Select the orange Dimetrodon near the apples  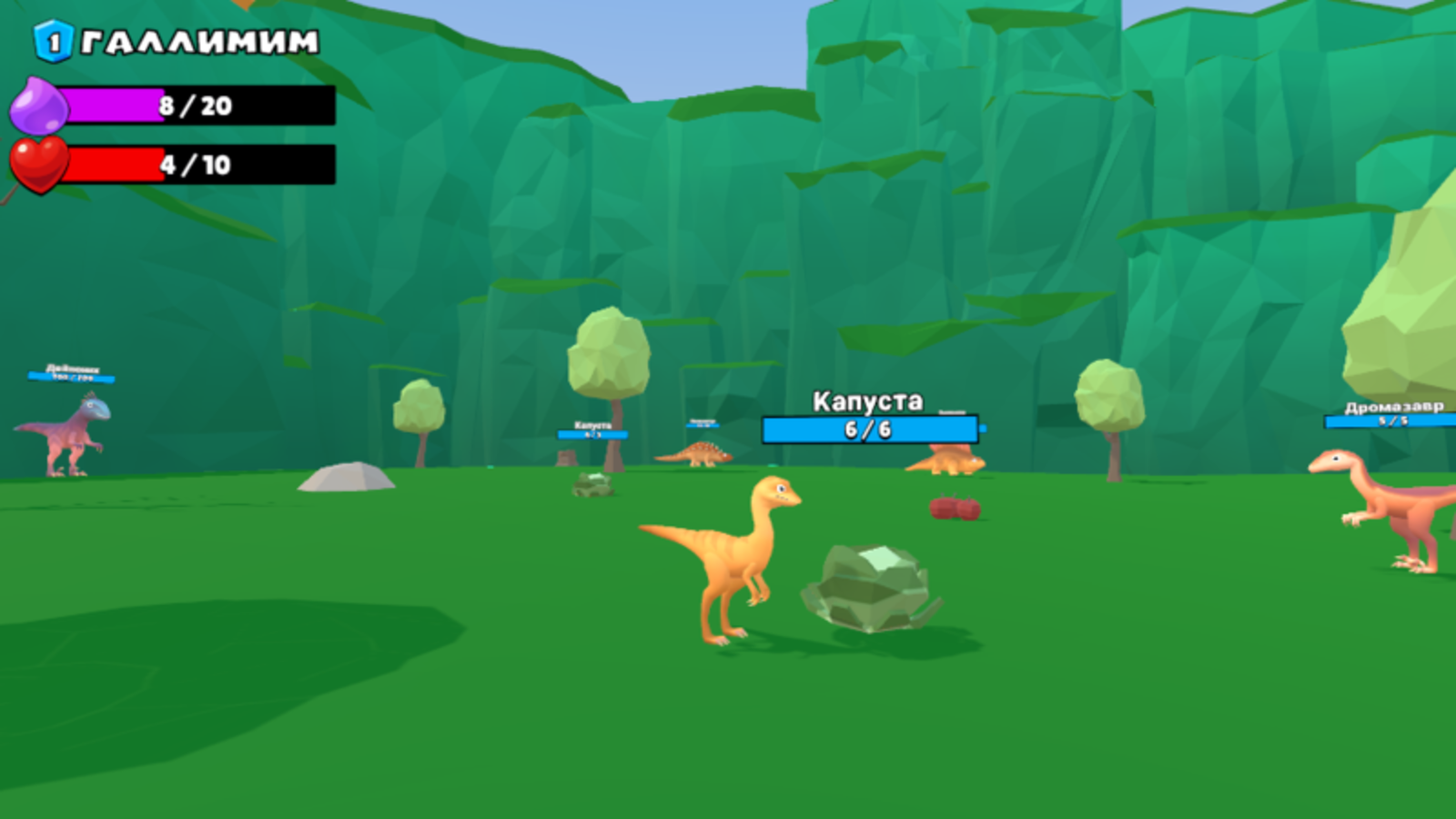pos(948,460)
